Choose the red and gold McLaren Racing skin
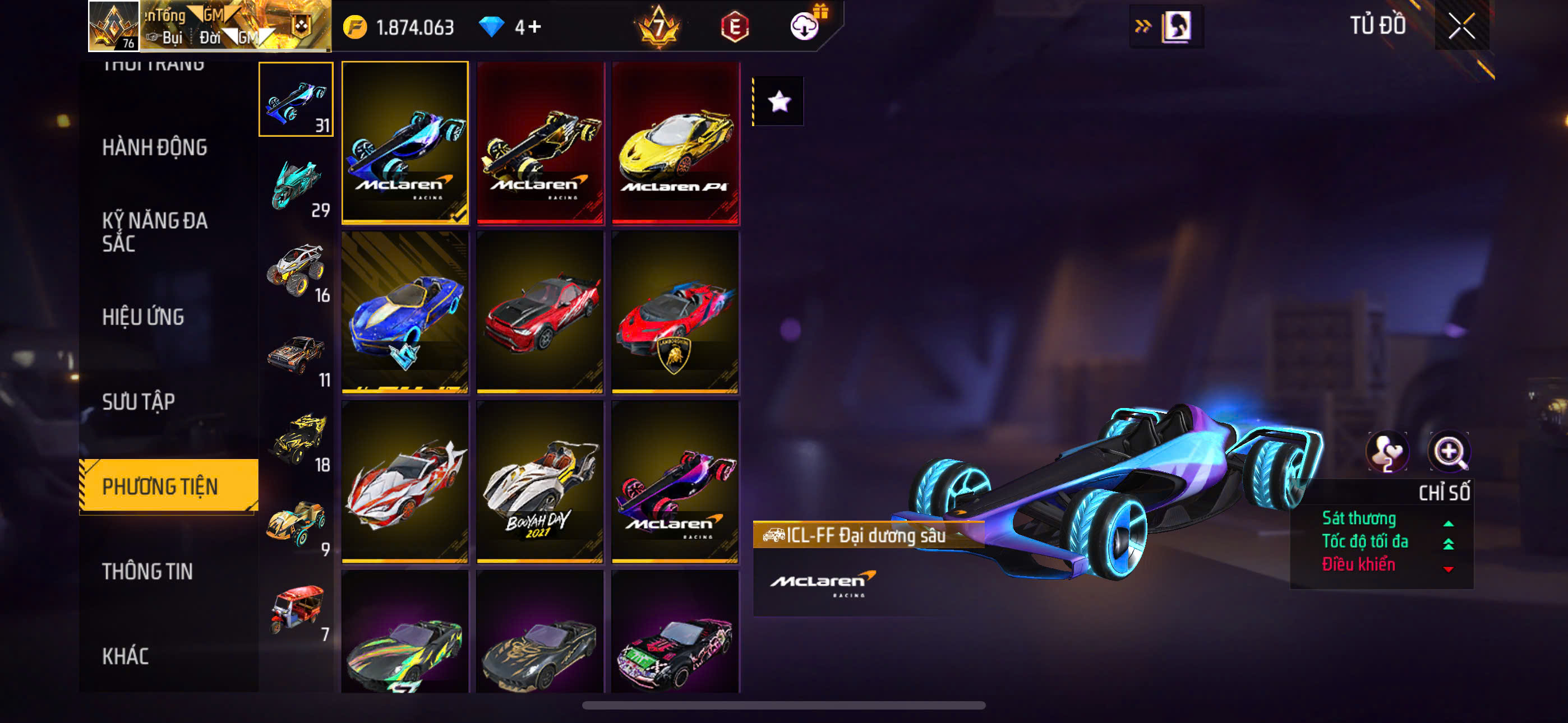Screen dimensions: 1568x723 tap(540, 142)
